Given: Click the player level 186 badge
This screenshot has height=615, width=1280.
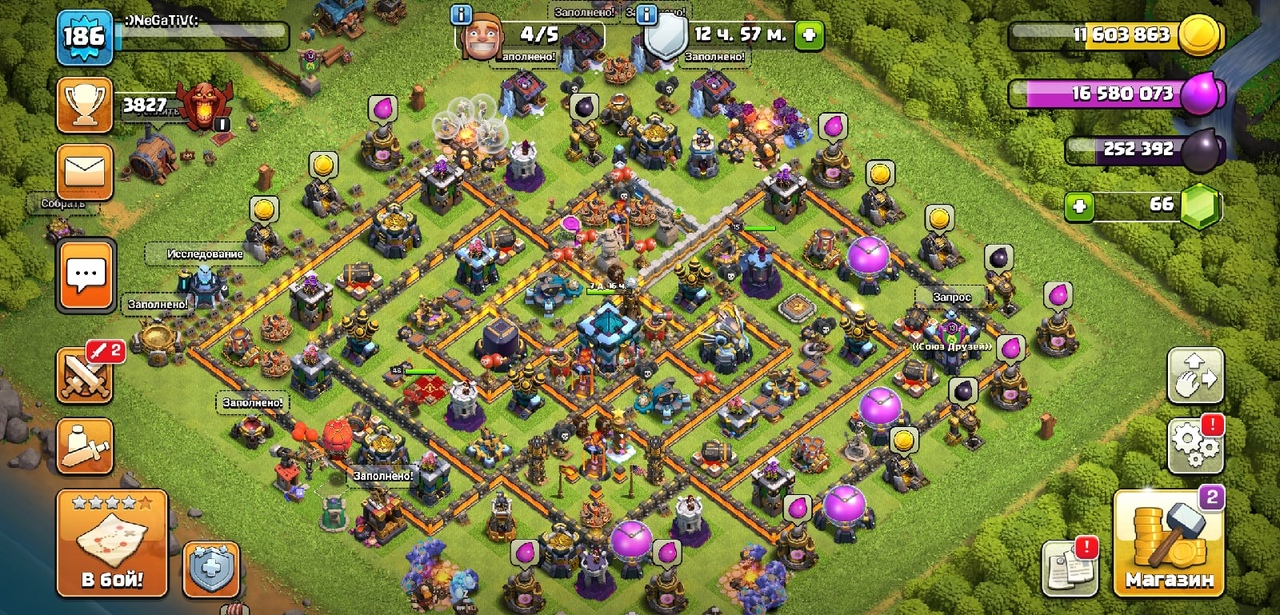Looking at the screenshot, I should pos(85,38).
